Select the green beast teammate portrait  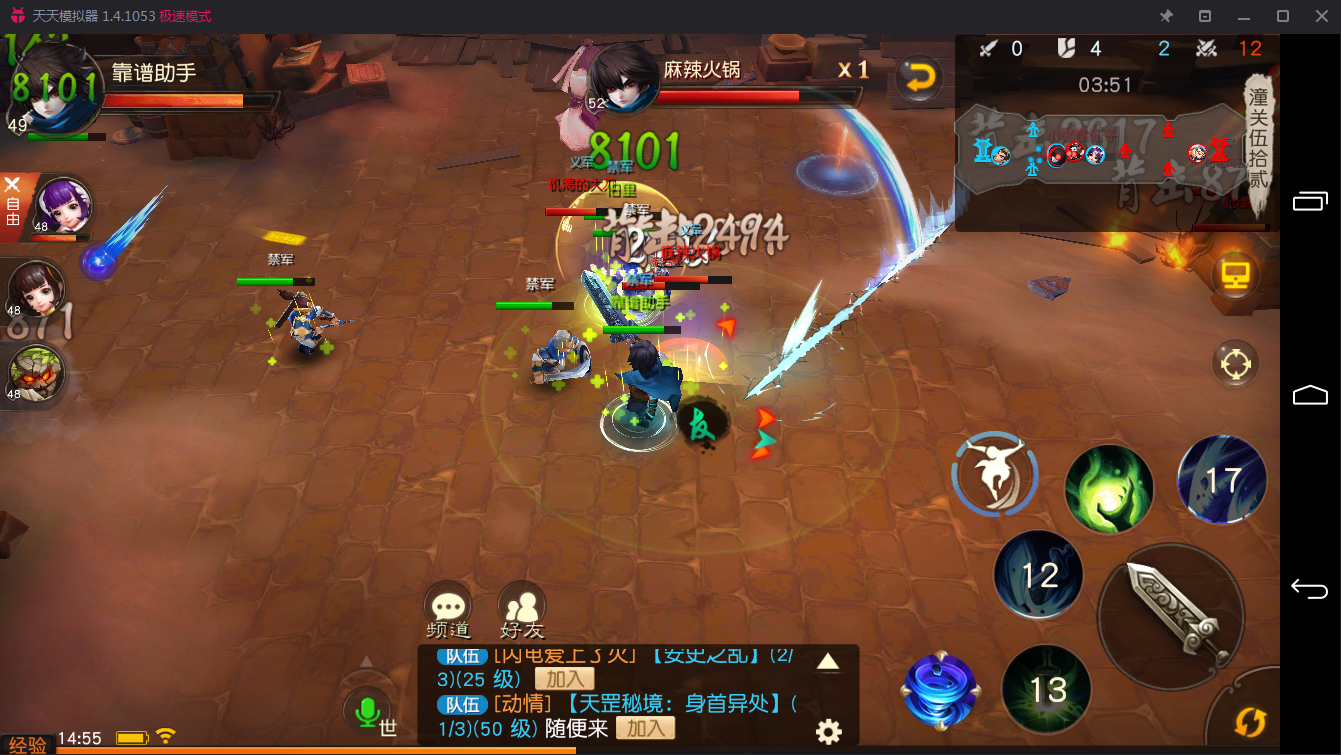tap(36, 373)
